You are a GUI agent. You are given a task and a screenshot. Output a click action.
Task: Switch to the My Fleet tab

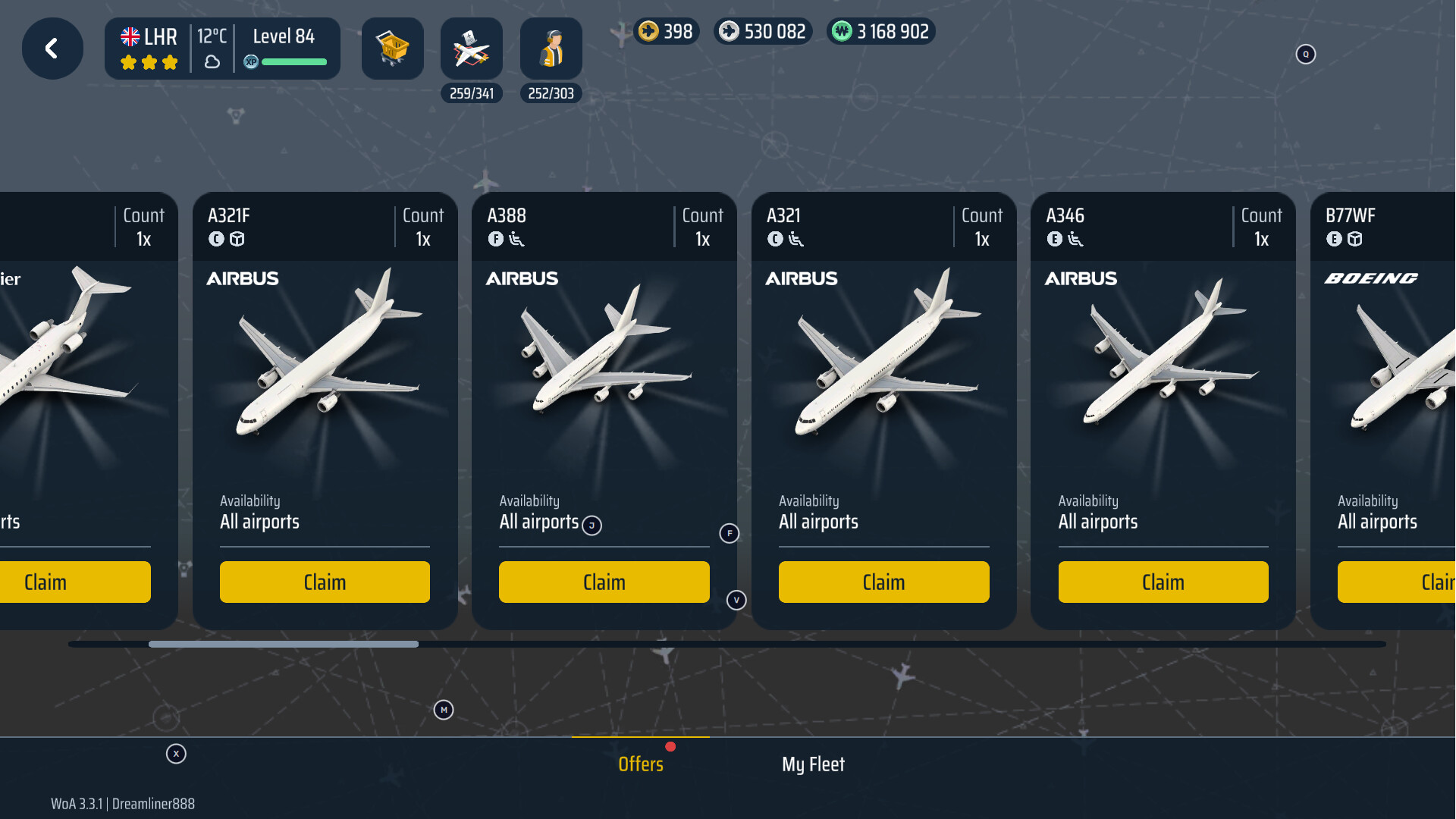(813, 764)
